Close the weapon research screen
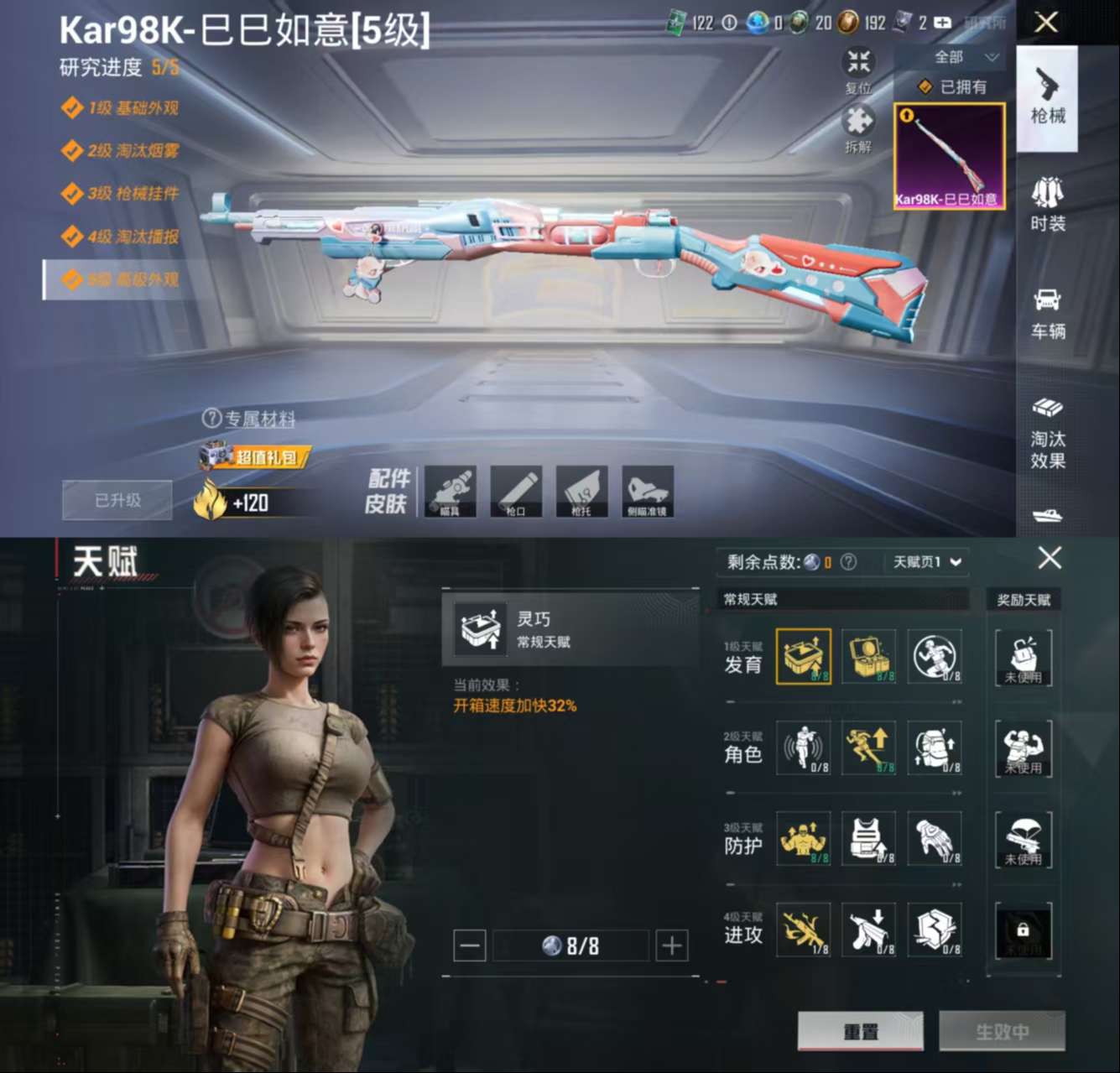The height and width of the screenshot is (1073, 1120). tap(1046, 22)
